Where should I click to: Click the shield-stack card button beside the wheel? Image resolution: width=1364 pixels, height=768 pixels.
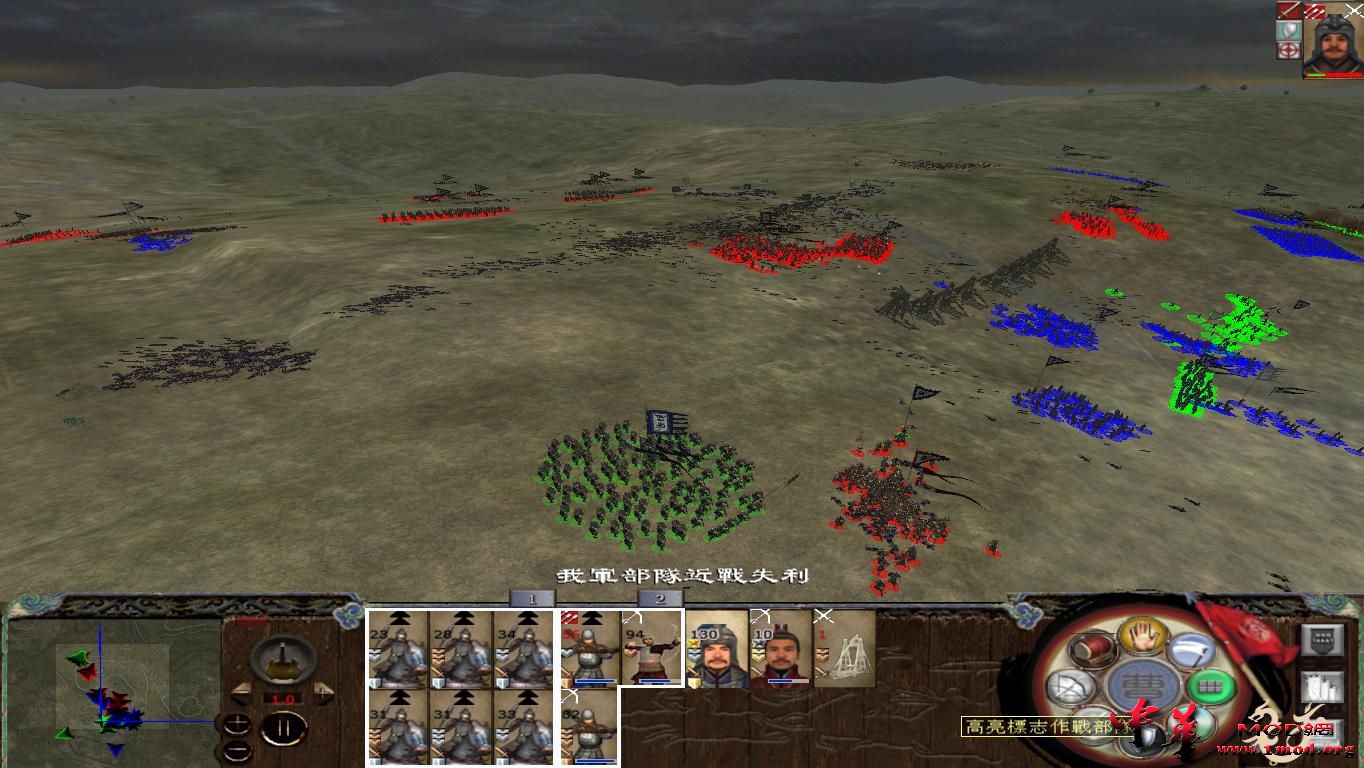pos(1322,639)
